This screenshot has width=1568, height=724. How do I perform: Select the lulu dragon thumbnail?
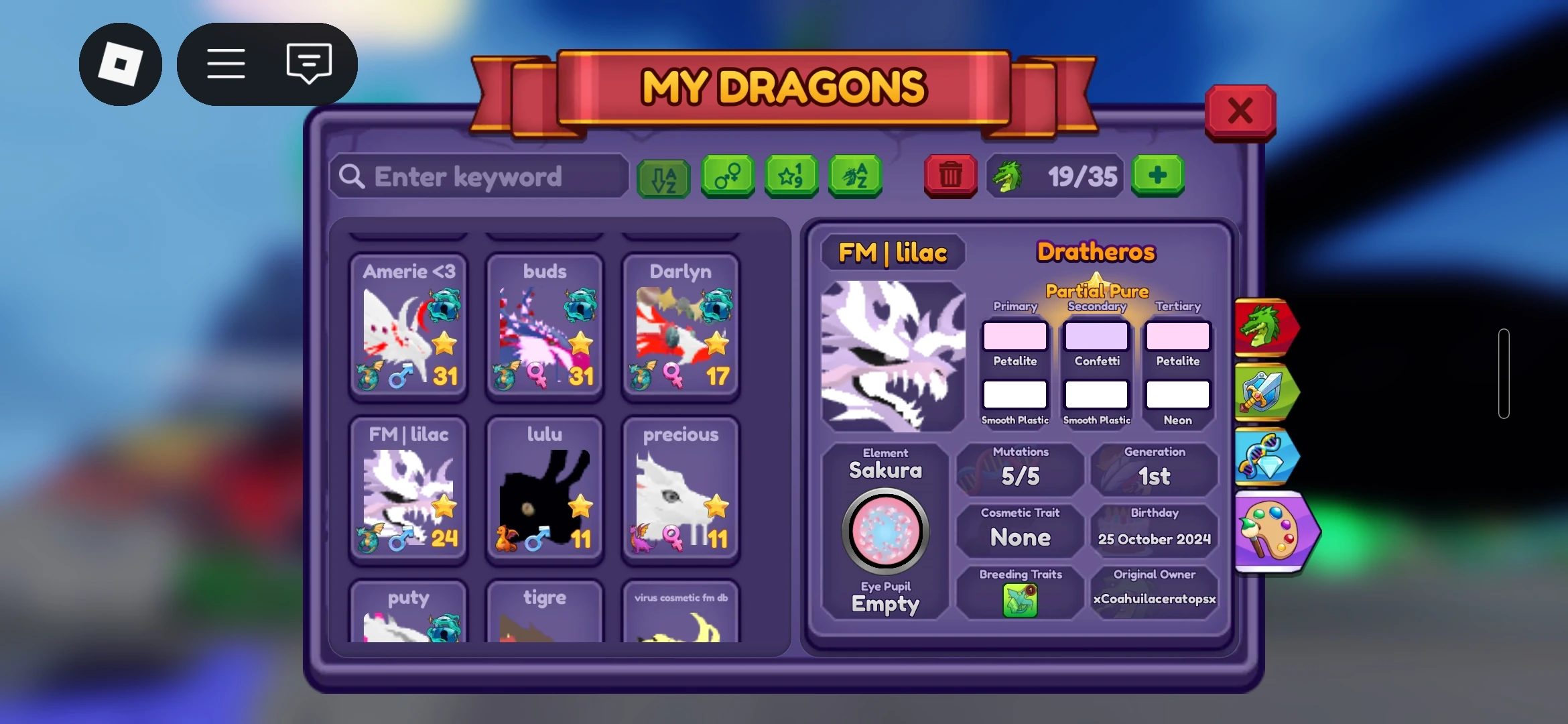point(544,489)
